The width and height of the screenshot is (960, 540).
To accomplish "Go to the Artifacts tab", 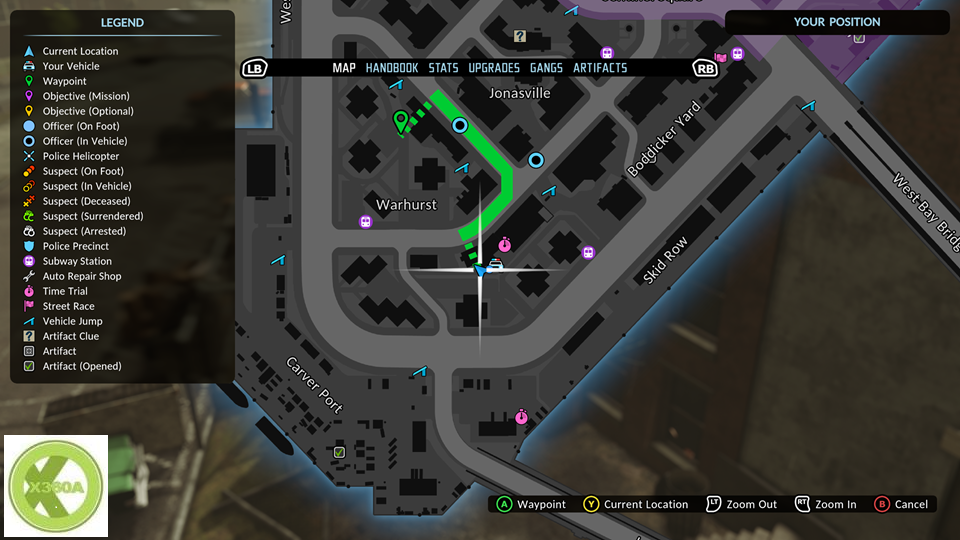I will (600, 68).
